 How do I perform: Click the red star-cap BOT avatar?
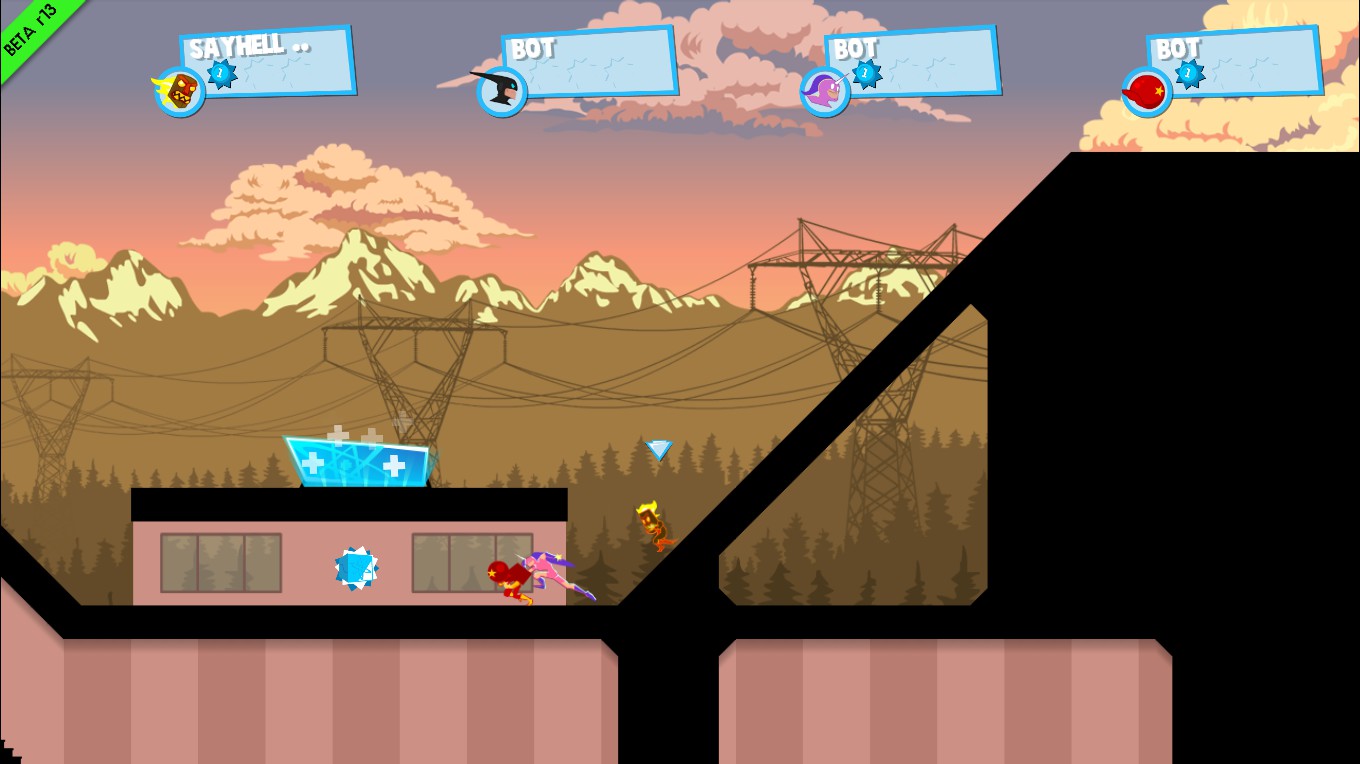(x=1146, y=92)
